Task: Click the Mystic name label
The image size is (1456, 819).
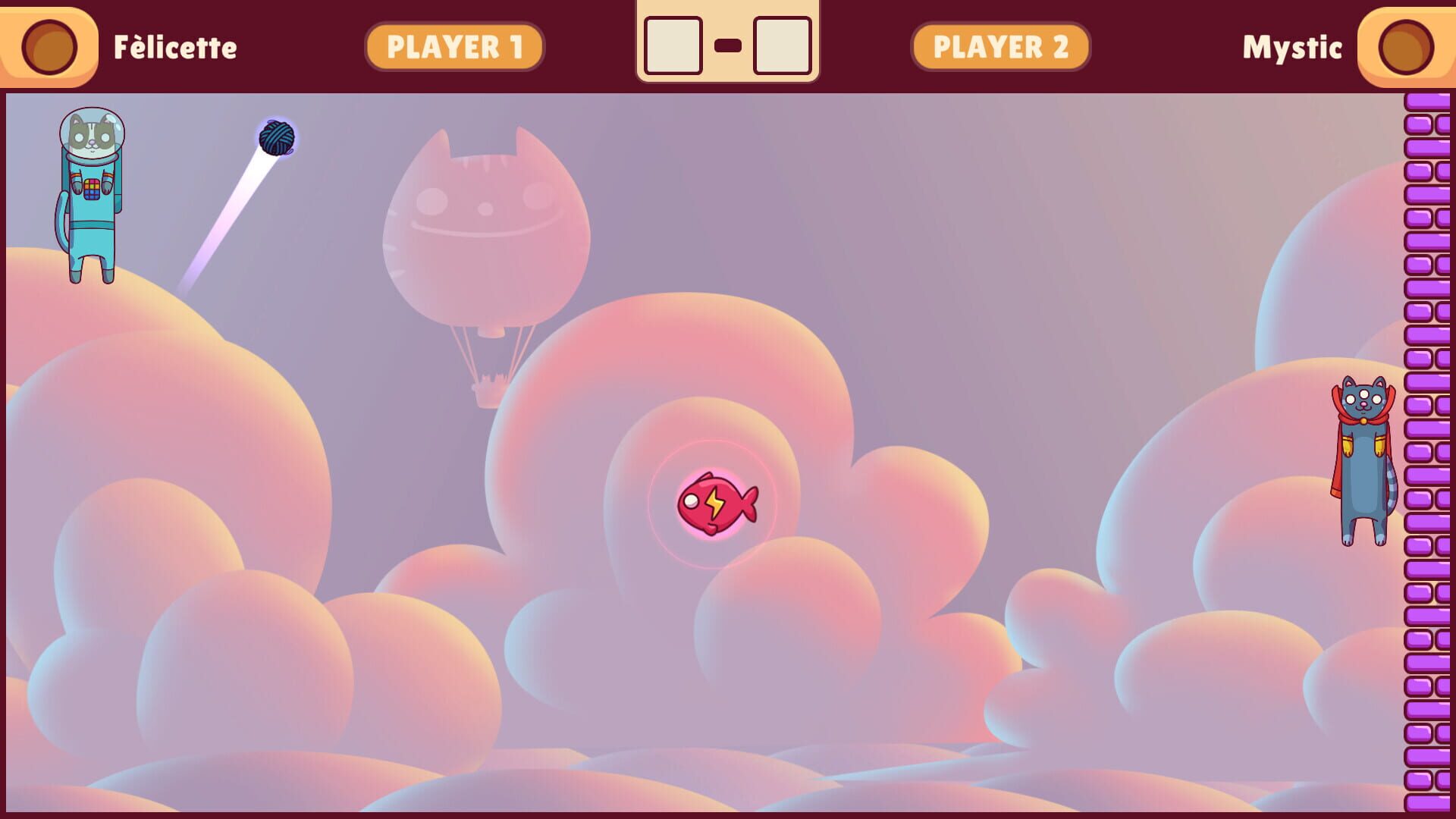Action: point(1291,48)
